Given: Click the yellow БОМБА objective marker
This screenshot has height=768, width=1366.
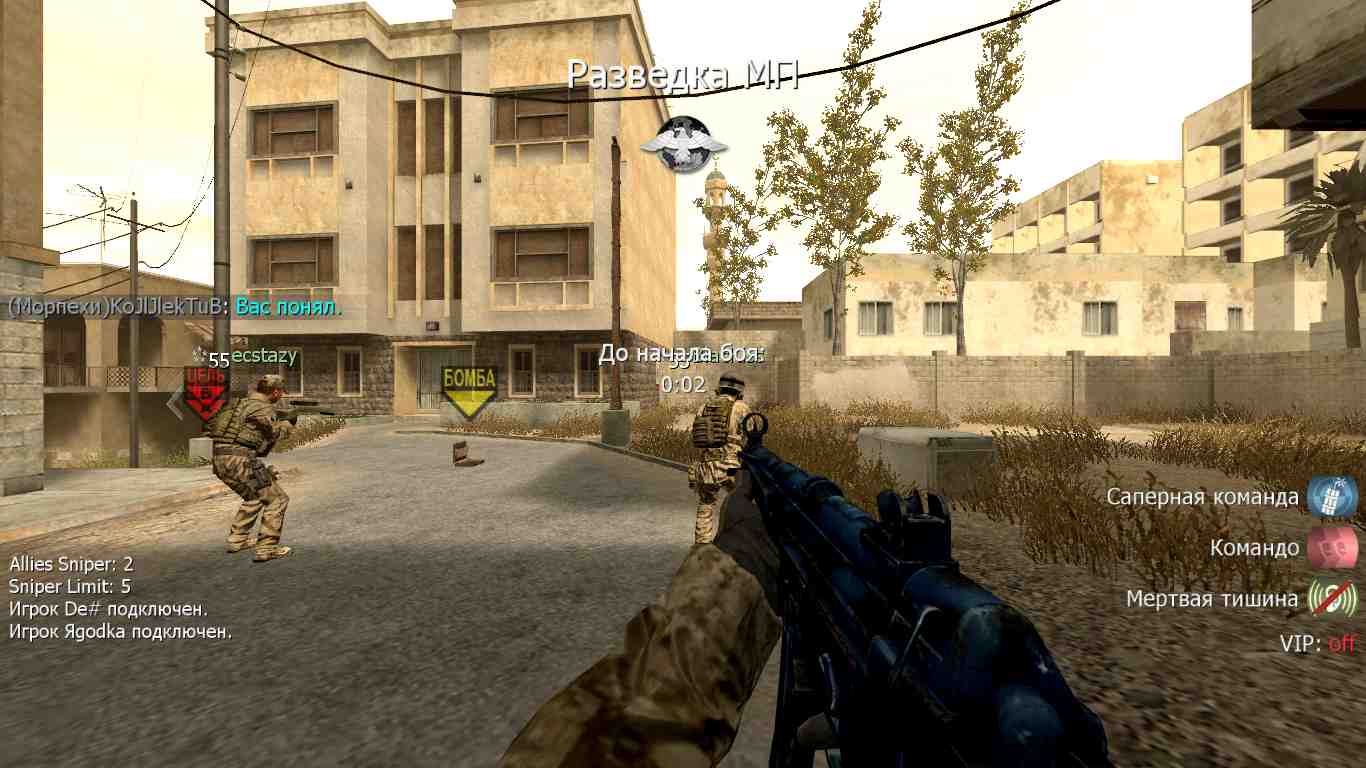Looking at the screenshot, I should (469, 389).
